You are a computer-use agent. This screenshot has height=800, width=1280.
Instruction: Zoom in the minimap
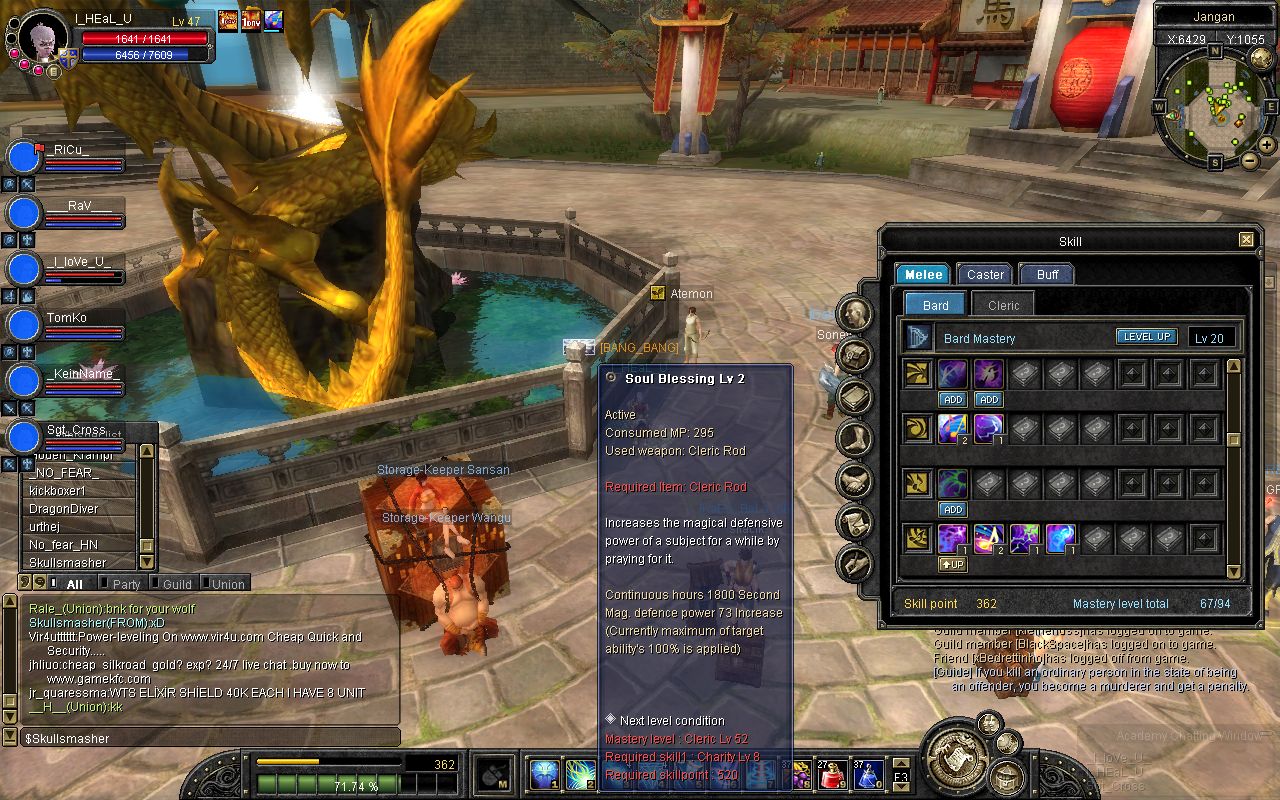(x=1267, y=145)
